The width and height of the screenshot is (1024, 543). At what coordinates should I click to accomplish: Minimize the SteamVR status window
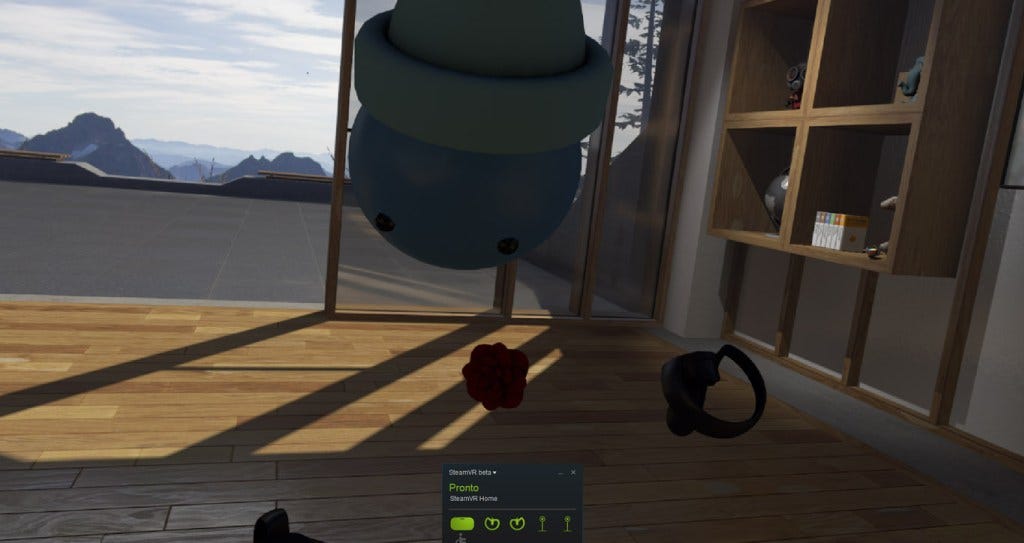click(560, 471)
